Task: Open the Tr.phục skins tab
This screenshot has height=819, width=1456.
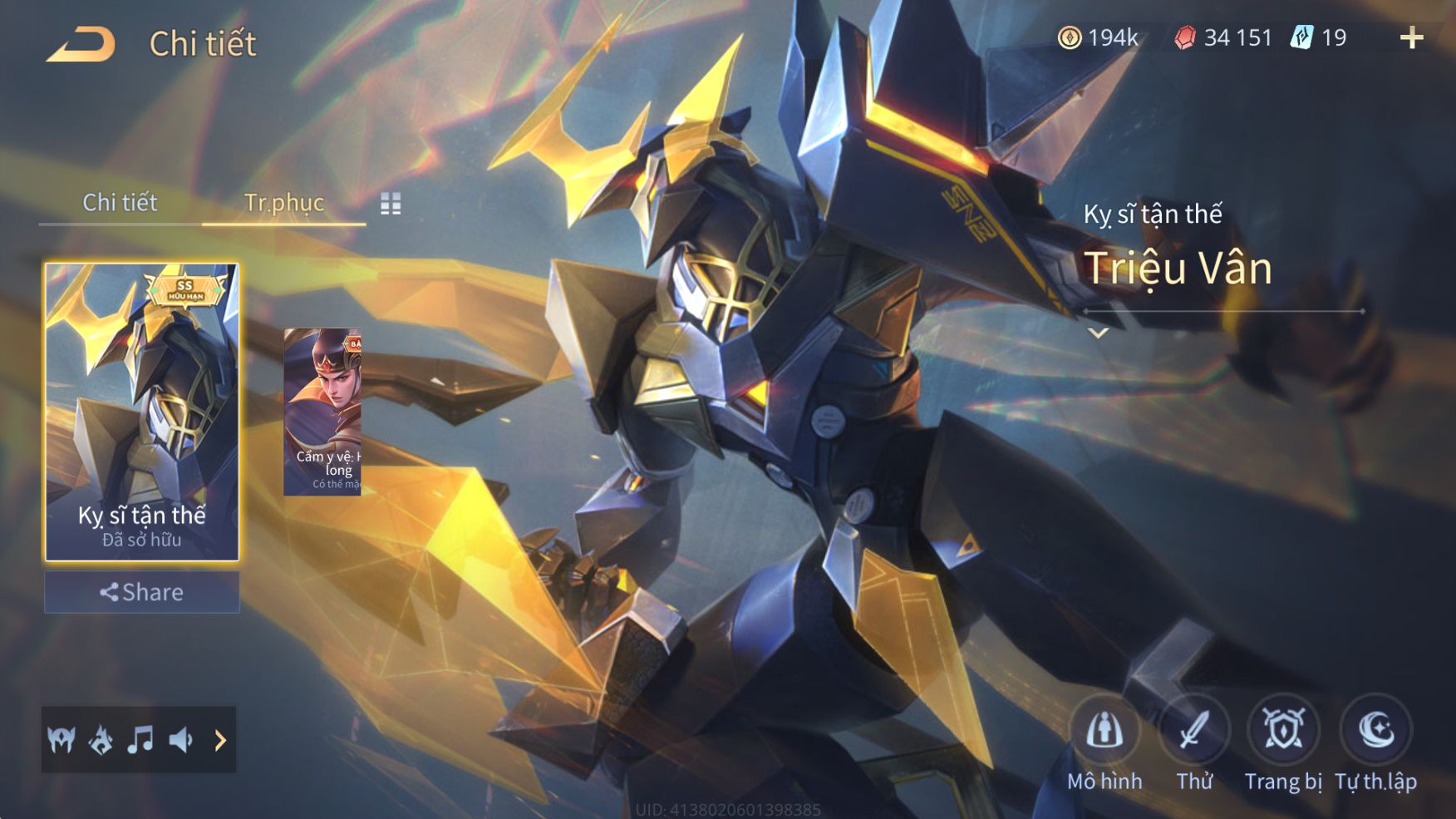Action: point(283,202)
